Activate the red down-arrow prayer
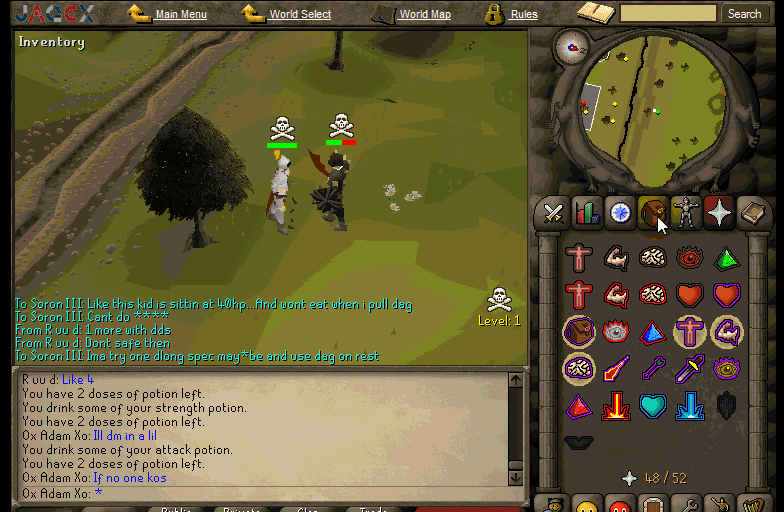The image size is (784, 512). (615, 406)
